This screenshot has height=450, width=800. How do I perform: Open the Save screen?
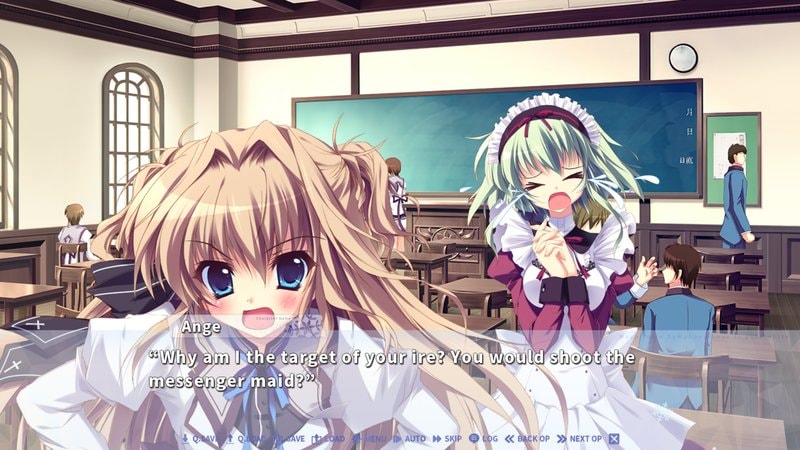click(x=289, y=439)
